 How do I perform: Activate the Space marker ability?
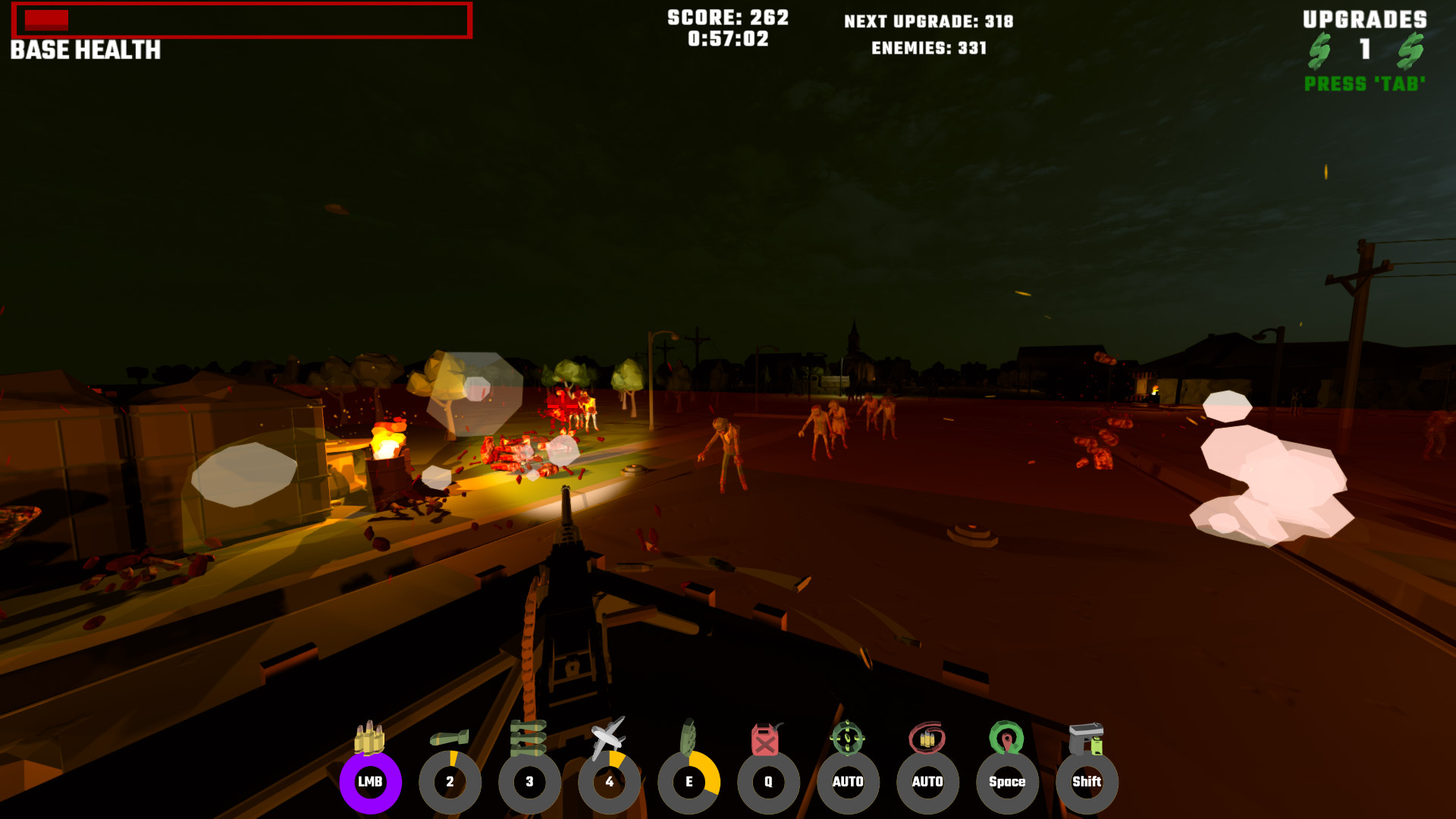[x=1008, y=782]
